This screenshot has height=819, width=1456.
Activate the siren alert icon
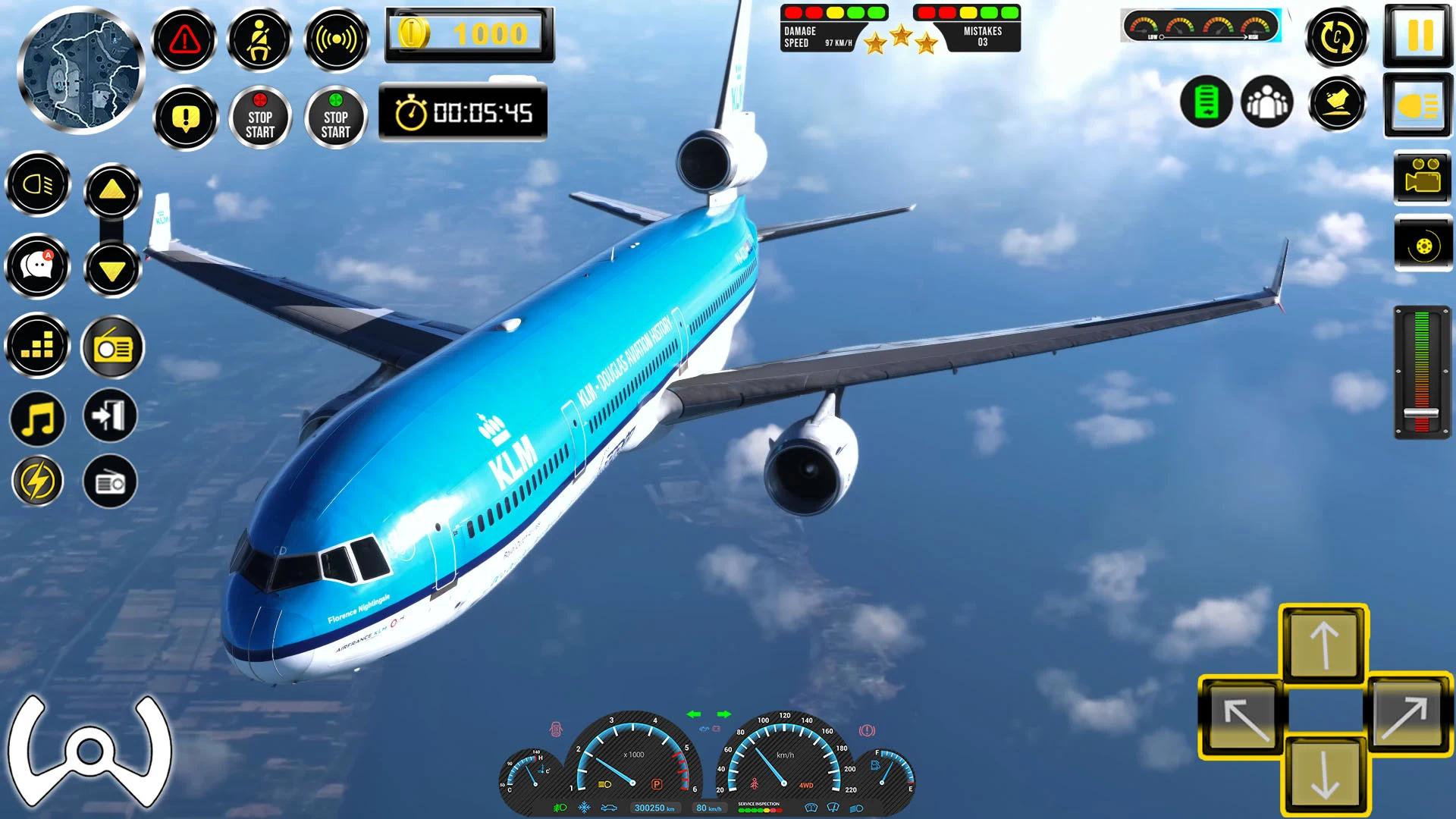(337, 39)
